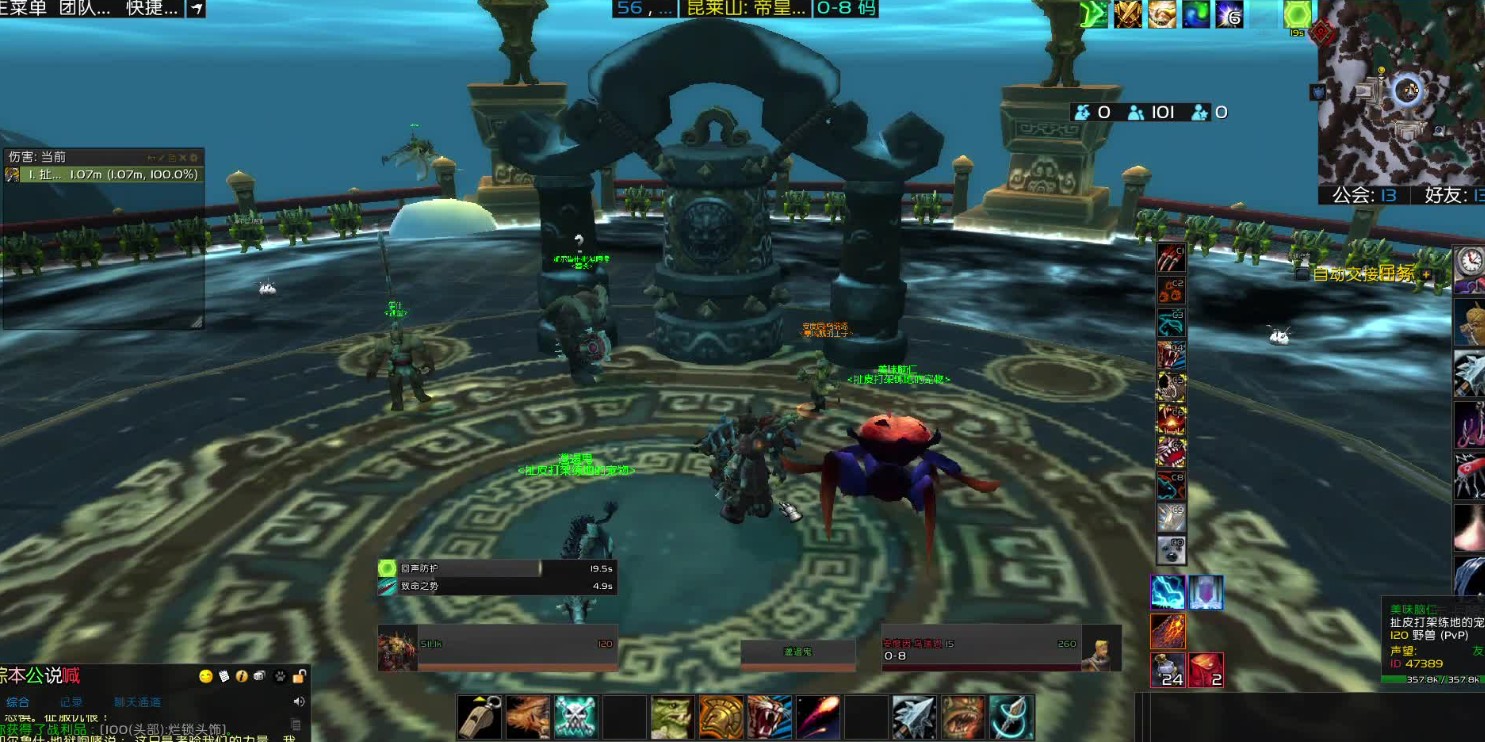Switch to the 综合 chat tab
1485x742 pixels.
click(x=18, y=702)
